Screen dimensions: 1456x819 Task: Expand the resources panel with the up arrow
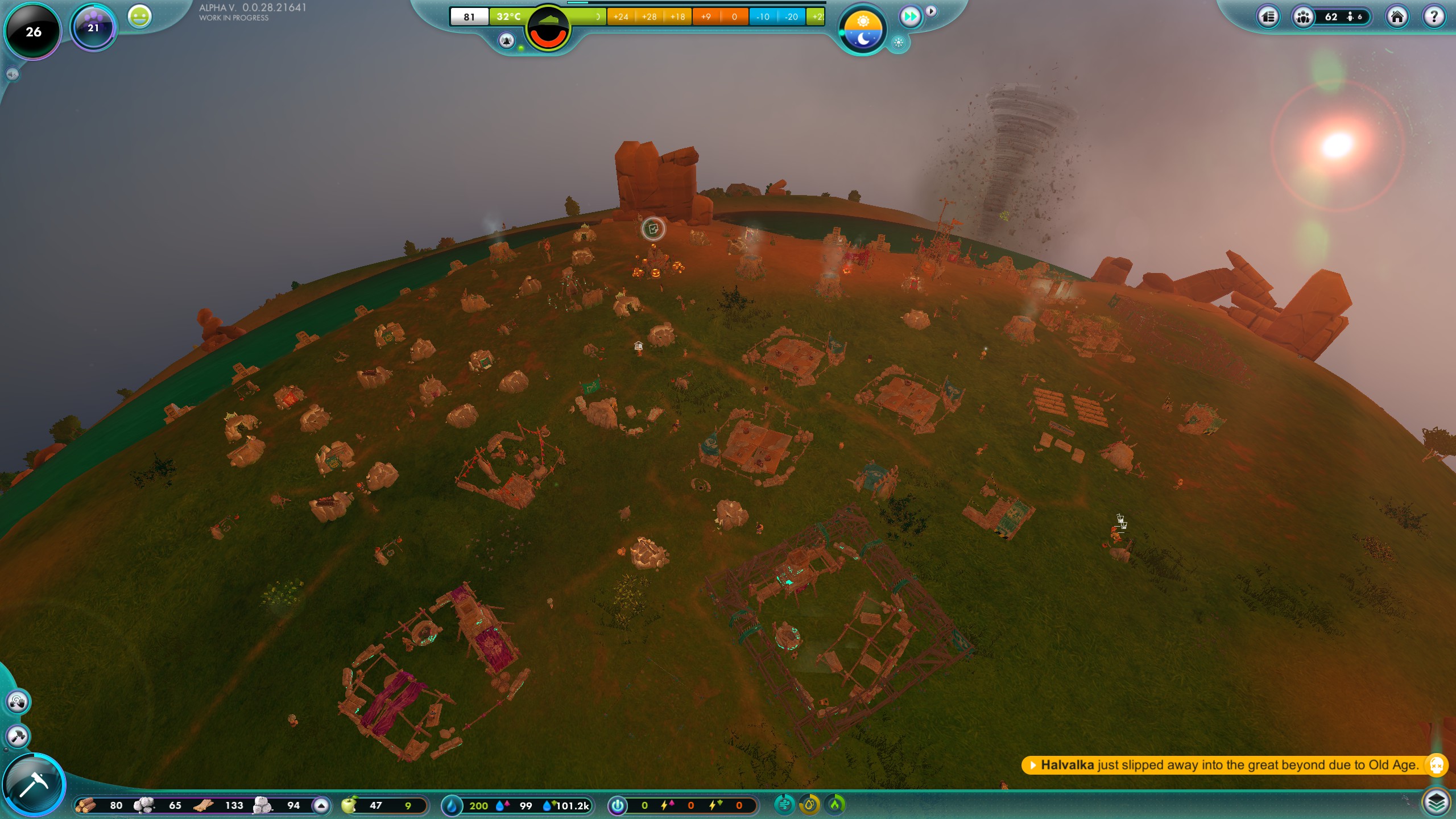tap(321, 806)
